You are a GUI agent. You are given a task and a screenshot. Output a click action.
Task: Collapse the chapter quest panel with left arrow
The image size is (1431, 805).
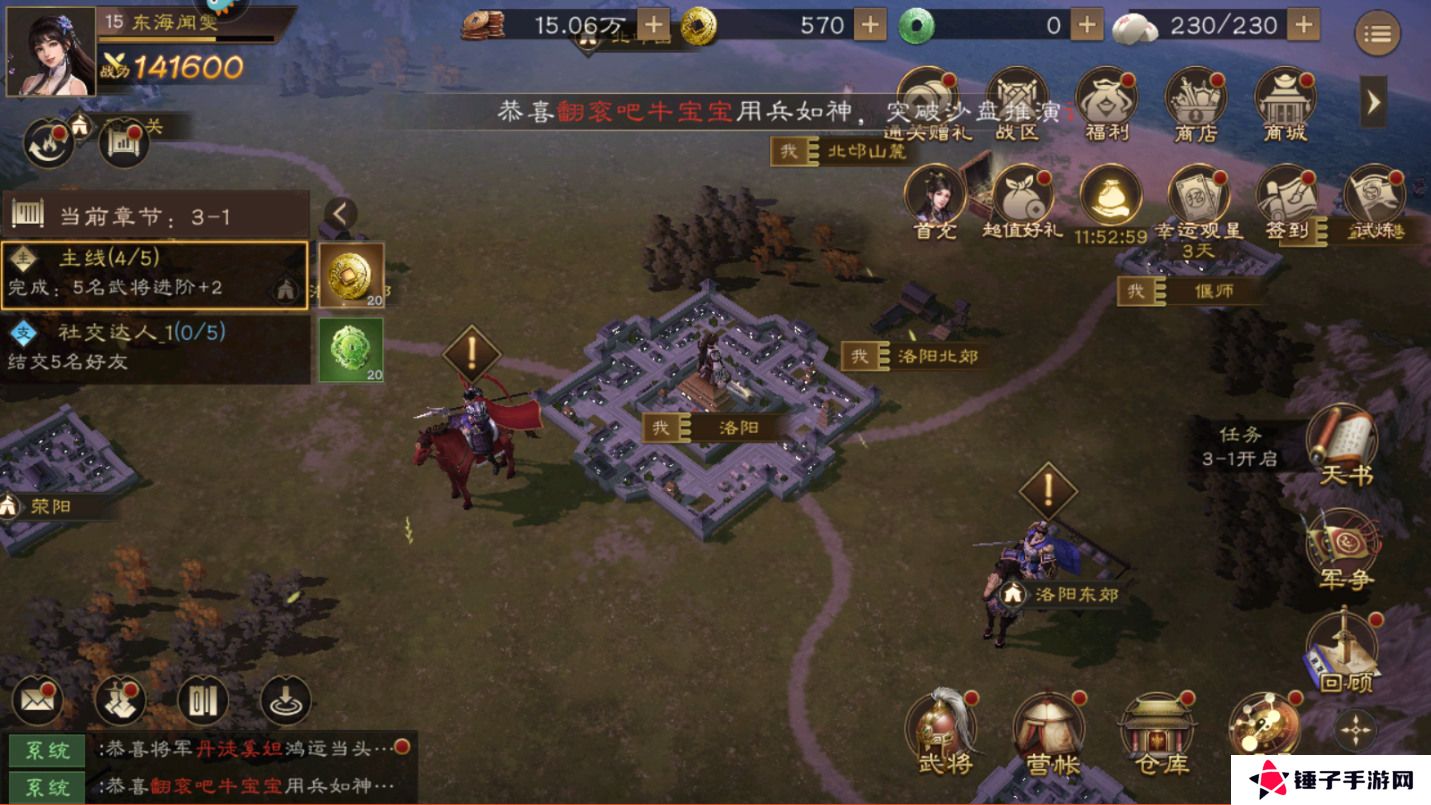click(341, 213)
